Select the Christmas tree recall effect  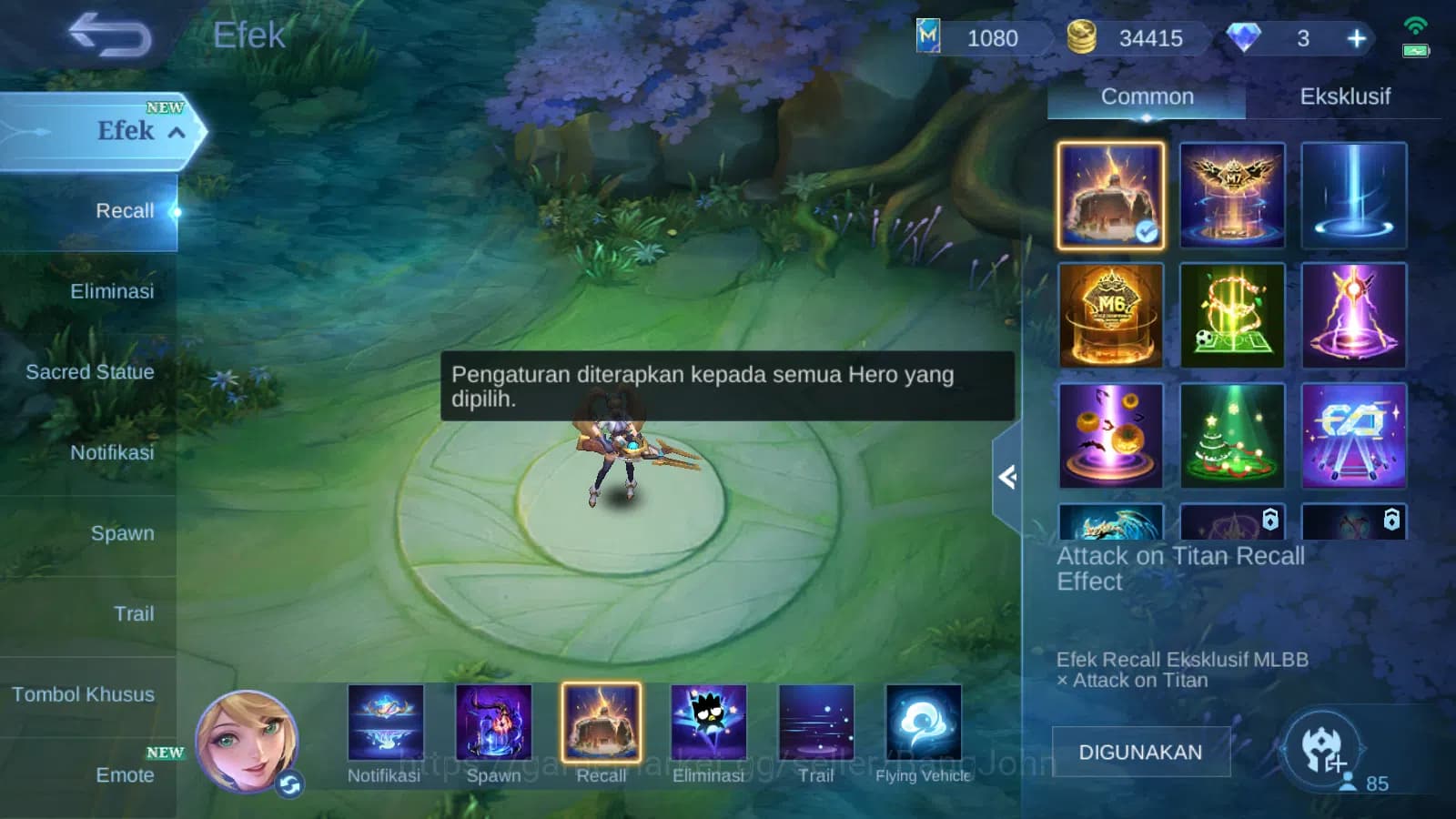click(x=1232, y=435)
